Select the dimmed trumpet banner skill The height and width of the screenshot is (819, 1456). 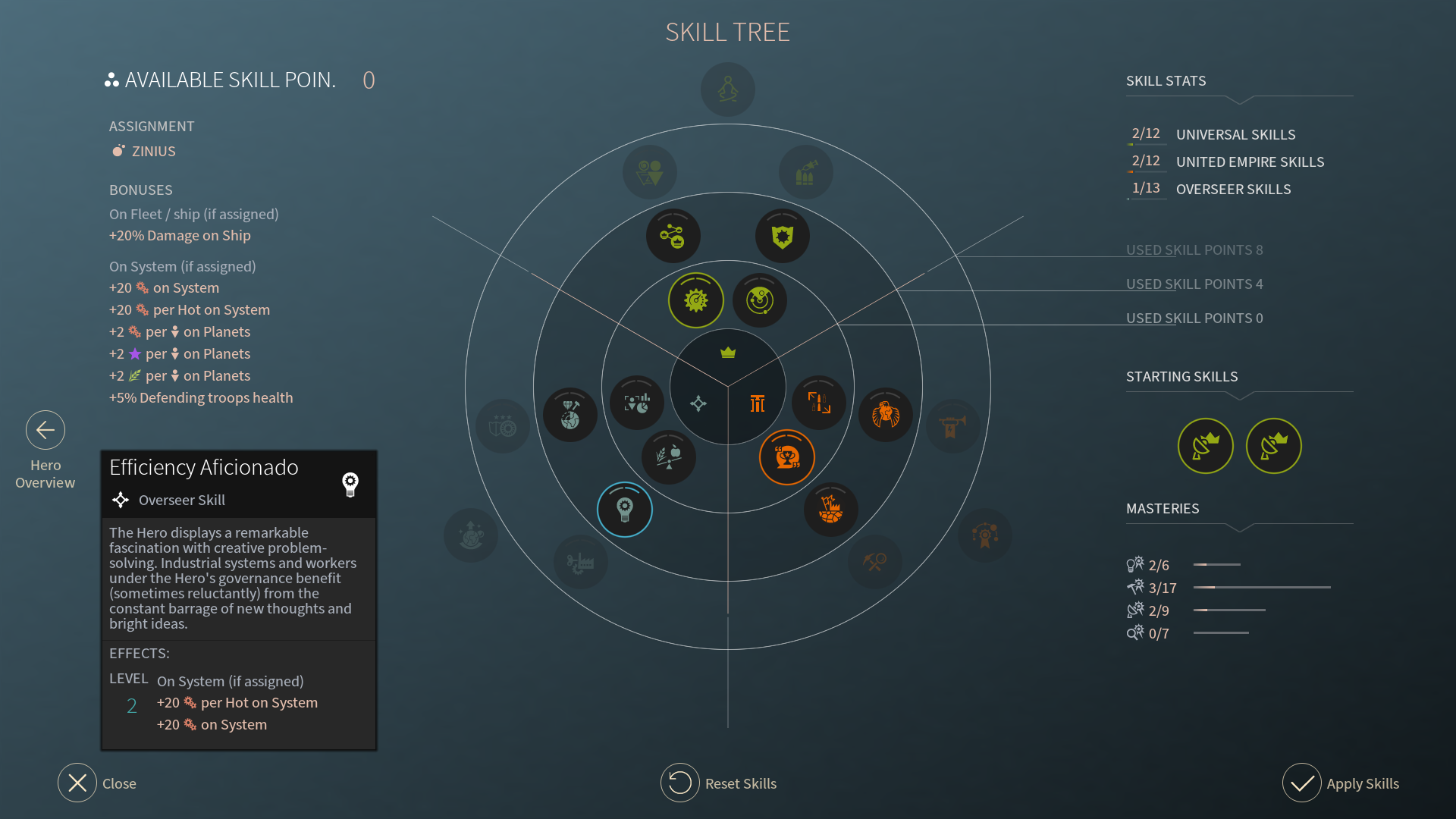952,426
